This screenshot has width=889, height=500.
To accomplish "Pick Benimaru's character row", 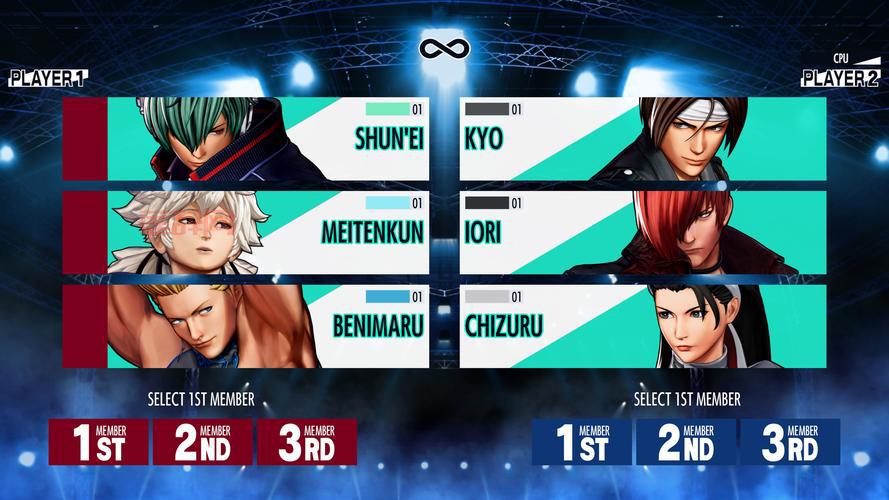I will point(246,325).
